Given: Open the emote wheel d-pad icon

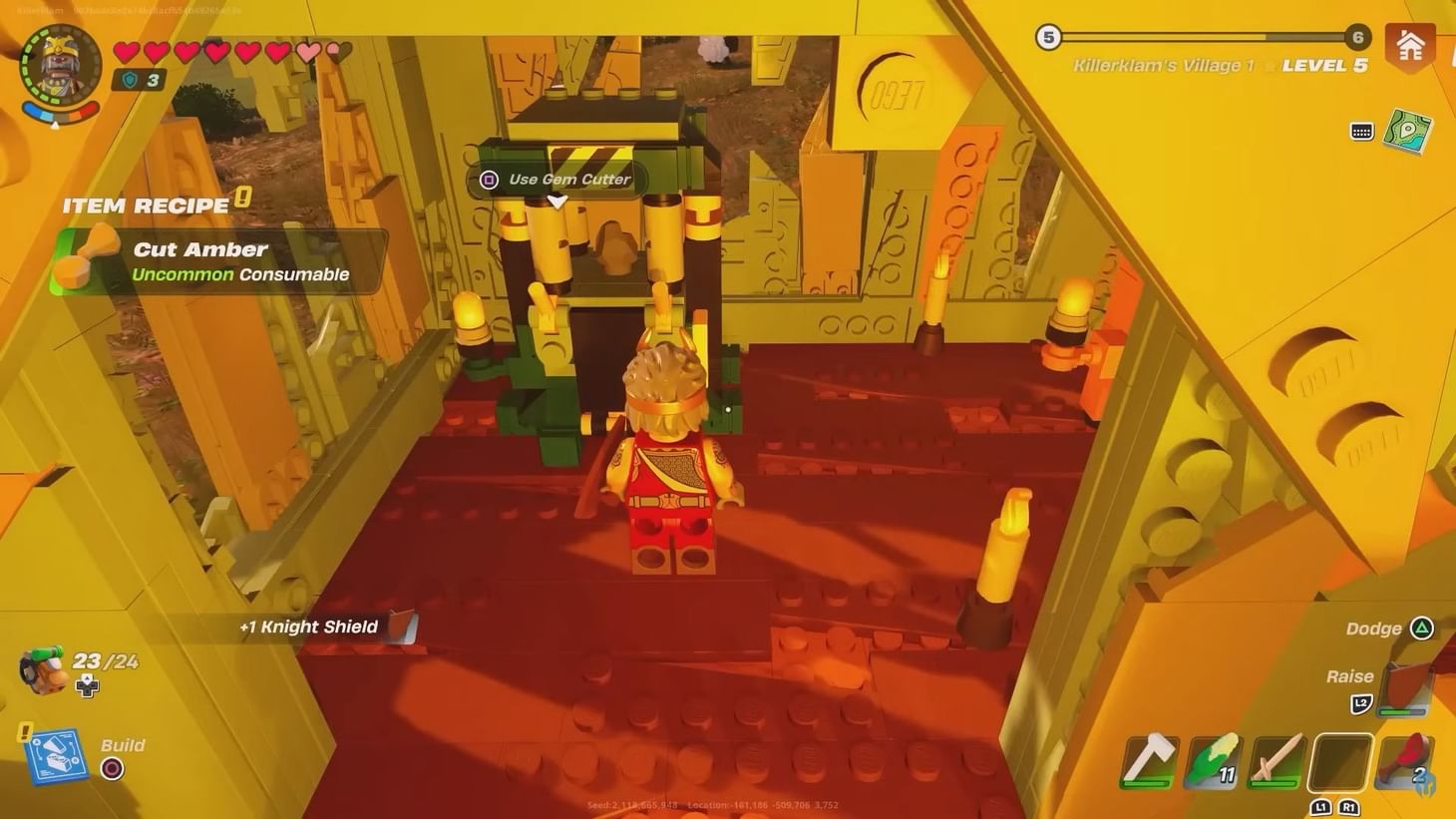Looking at the screenshot, I should pyautogui.click(x=88, y=684).
